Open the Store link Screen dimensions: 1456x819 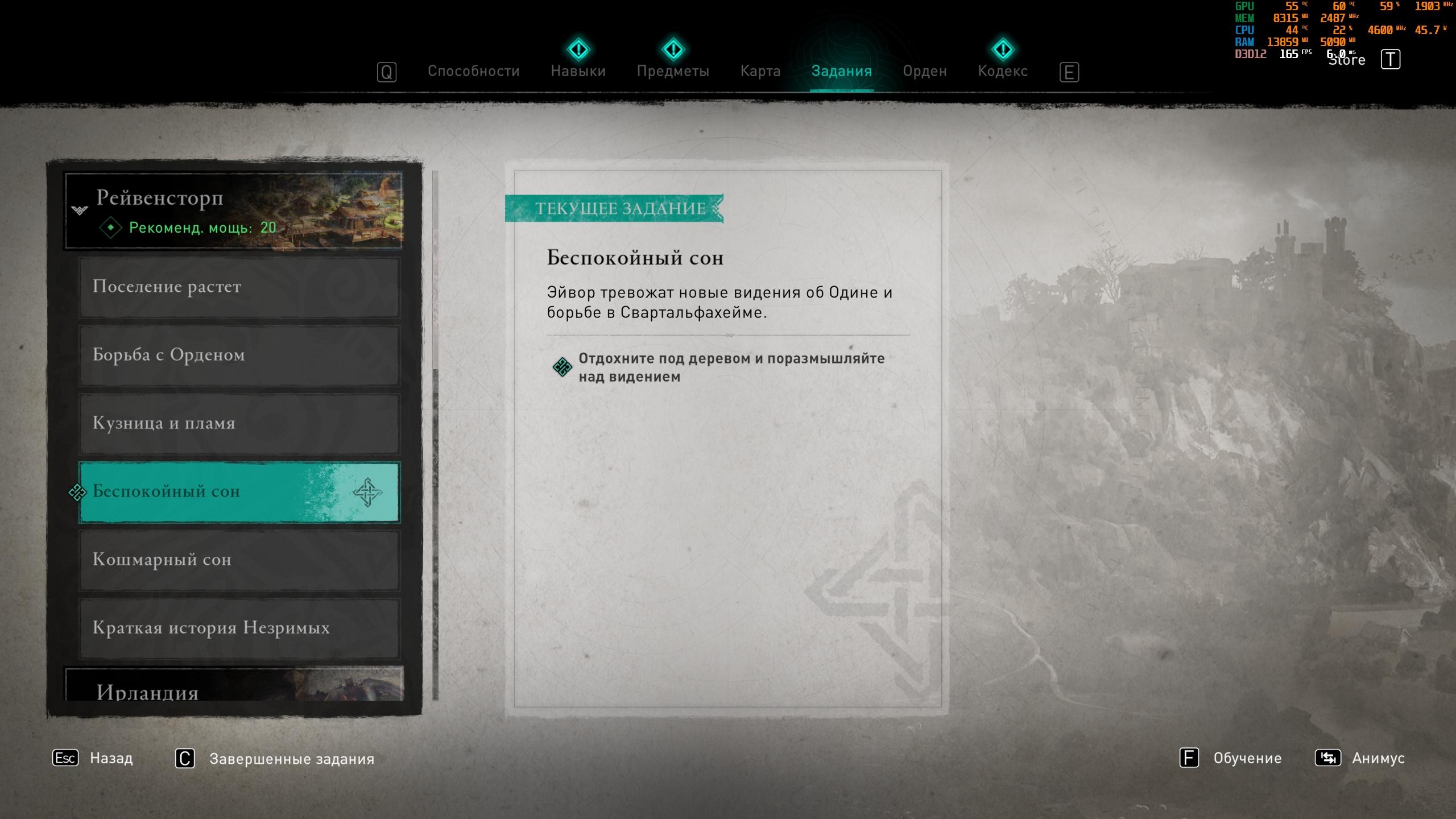[1347, 60]
